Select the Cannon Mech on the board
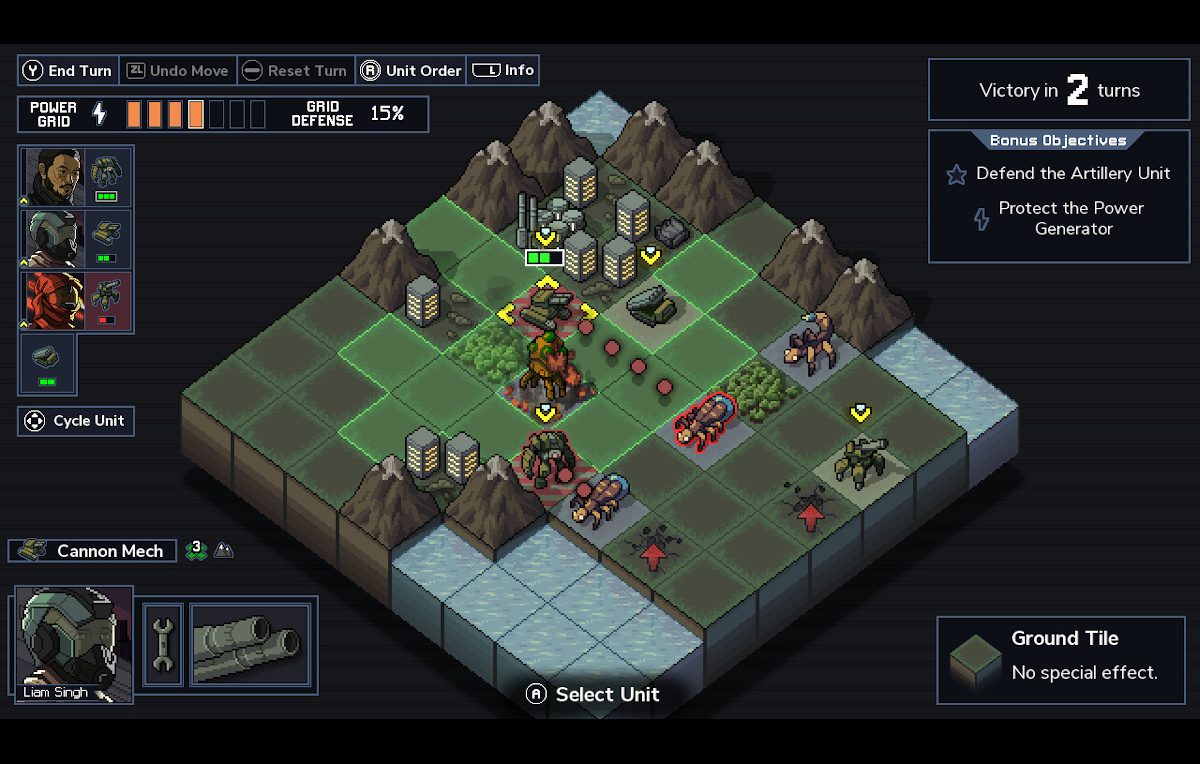This screenshot has width=1200, height=764. (545, 311)
